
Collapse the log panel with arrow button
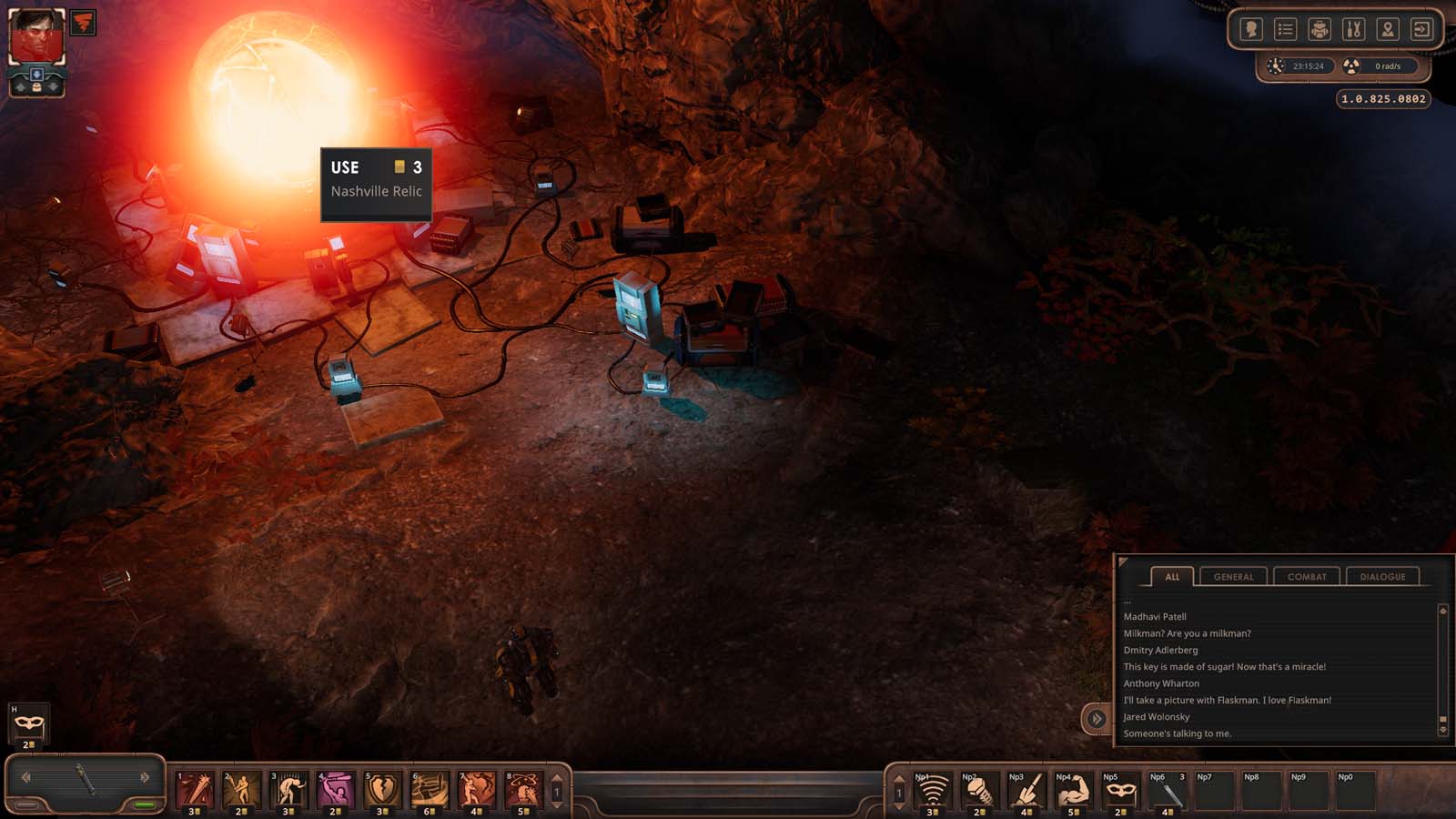click(1097, 719)
